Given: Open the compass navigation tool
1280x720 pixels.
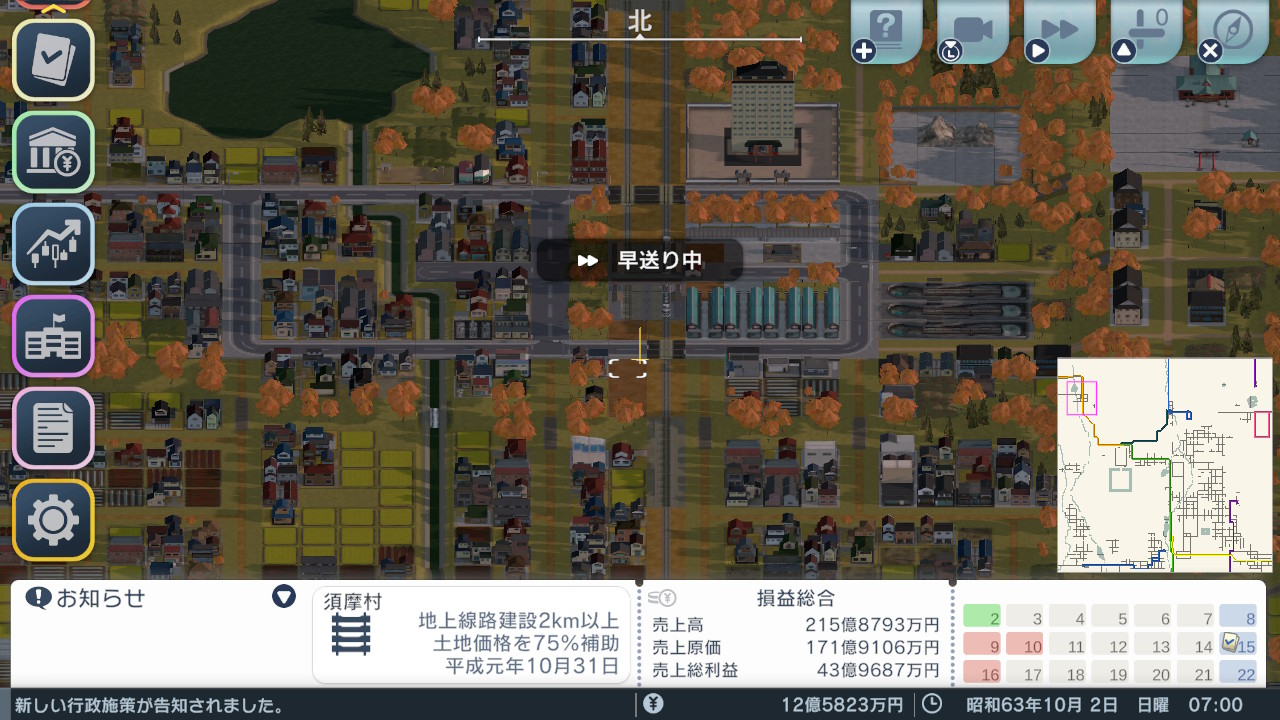Looking at the screenshot, I should tap(1231, 27).
